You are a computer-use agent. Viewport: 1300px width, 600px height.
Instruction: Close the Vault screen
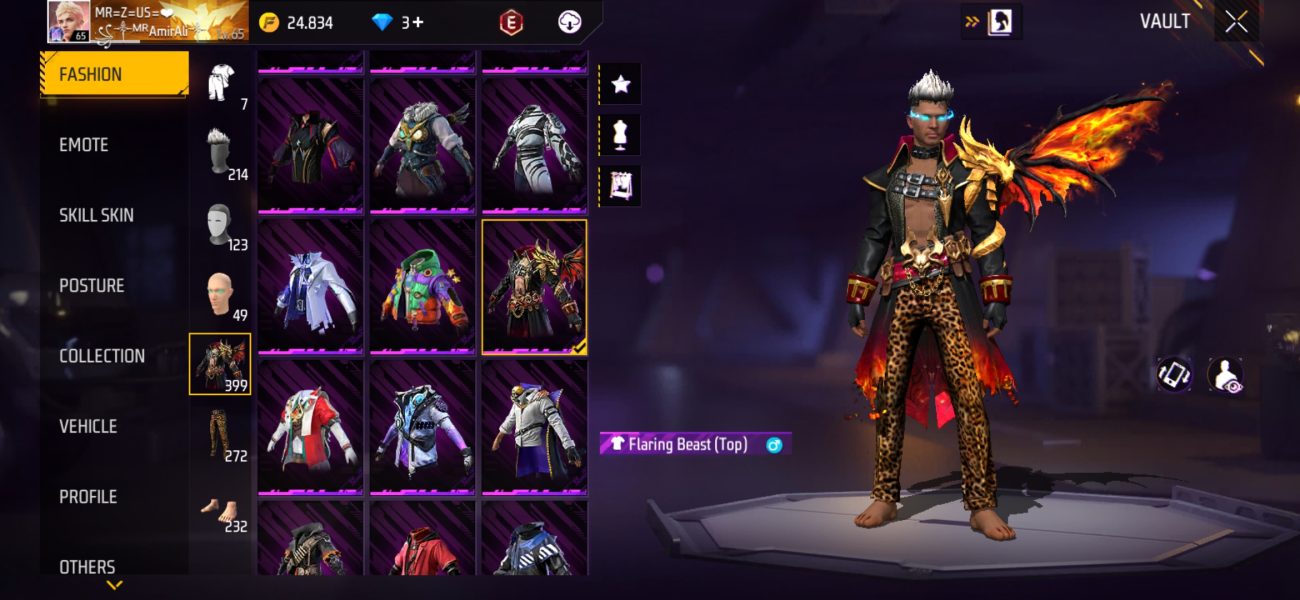[1236, 22]
